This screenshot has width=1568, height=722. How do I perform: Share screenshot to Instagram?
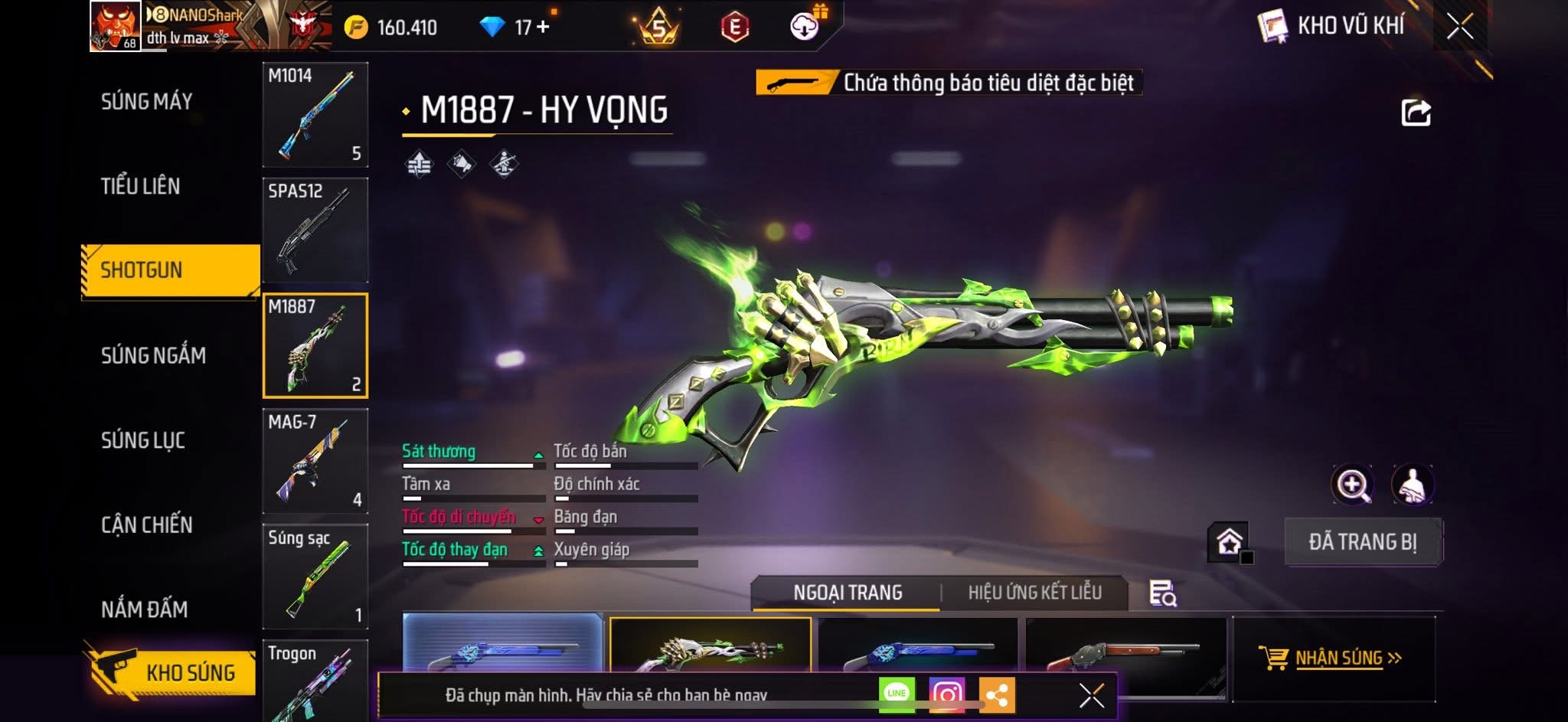tap(946, 694)
